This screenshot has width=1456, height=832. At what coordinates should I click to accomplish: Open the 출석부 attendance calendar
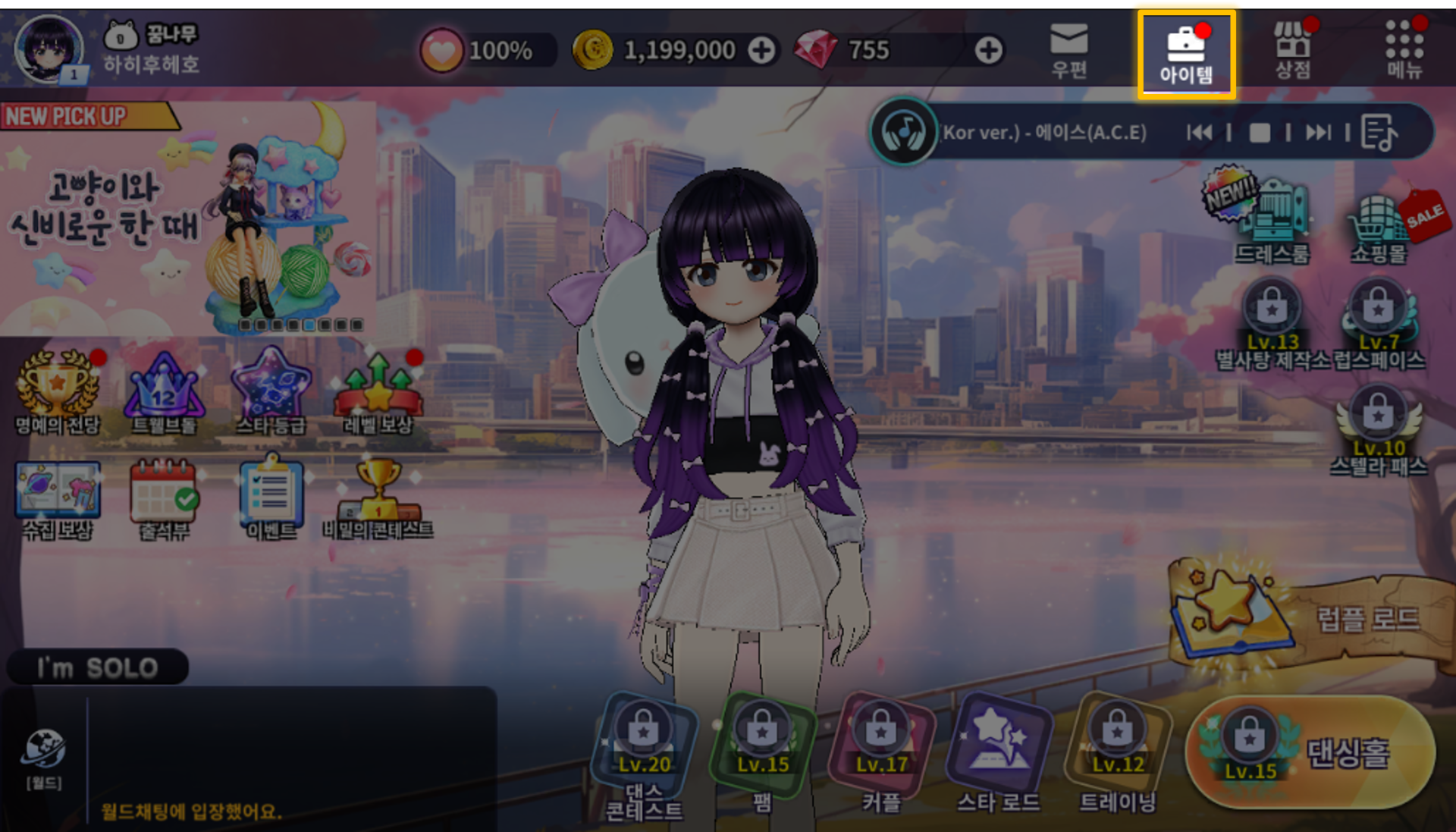tap(164, 498)
